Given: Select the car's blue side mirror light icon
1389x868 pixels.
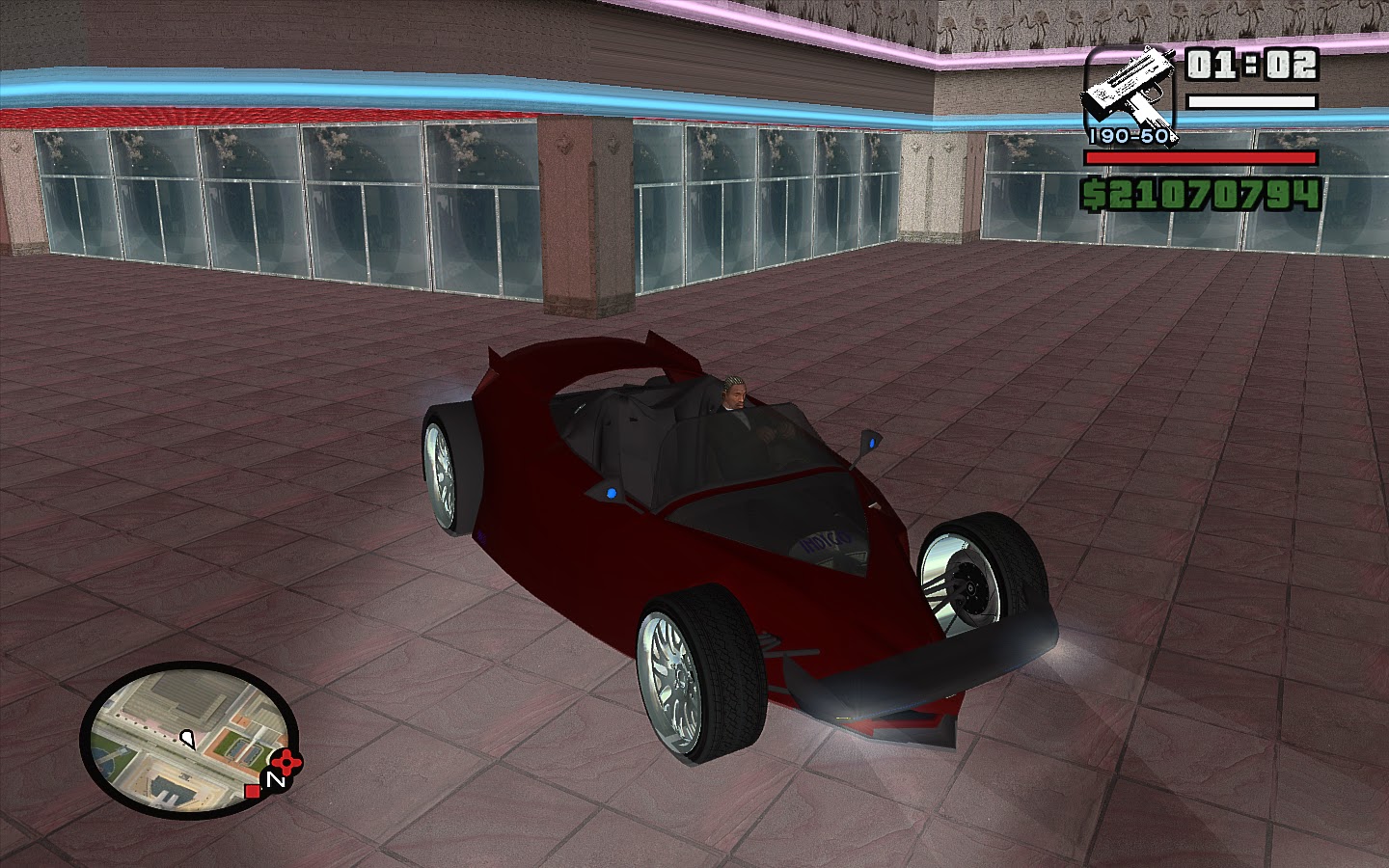Looking at the screenshot, I should pyautogui.click(x=871, y=442).
